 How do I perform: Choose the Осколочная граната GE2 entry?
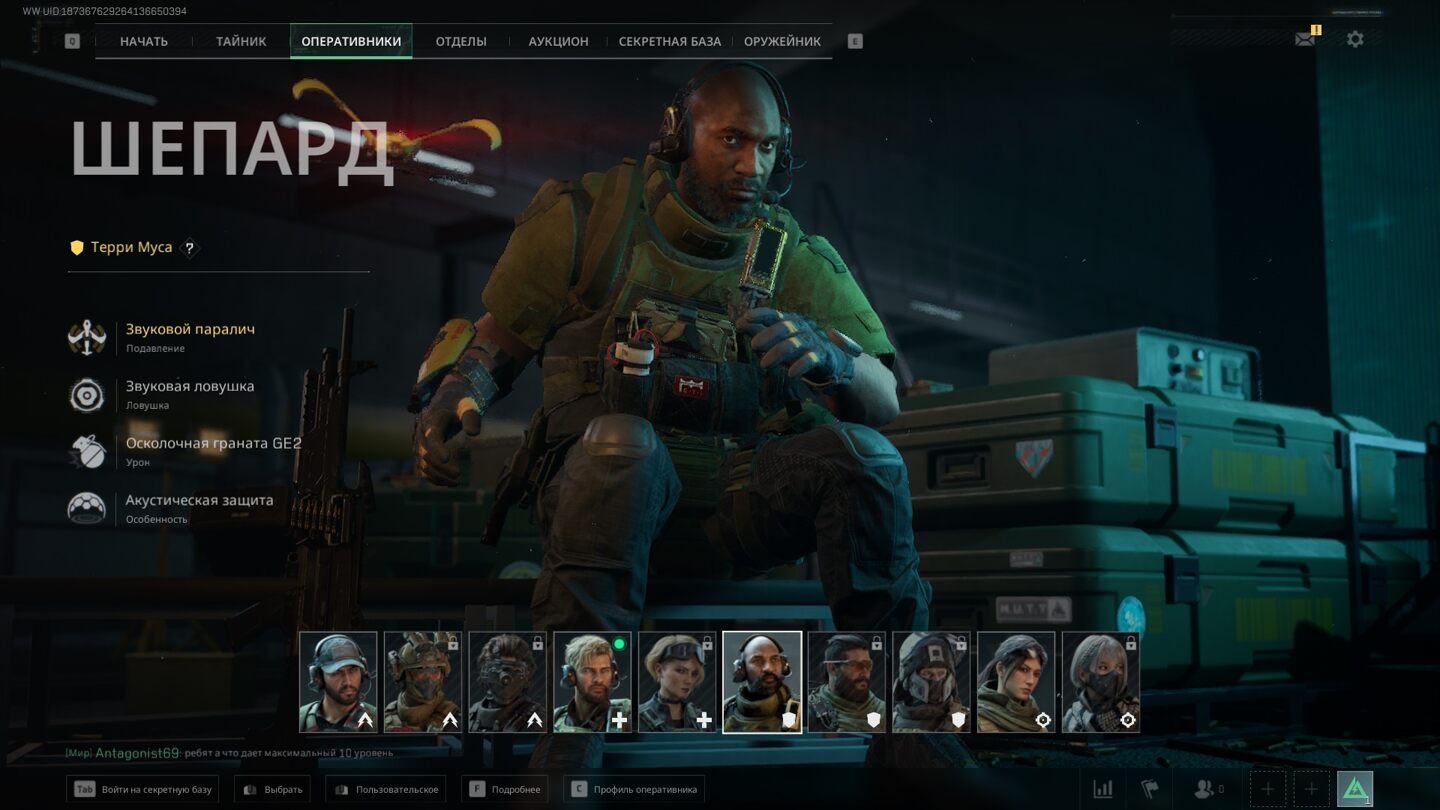pyautogui.click(x=213, y=444)
